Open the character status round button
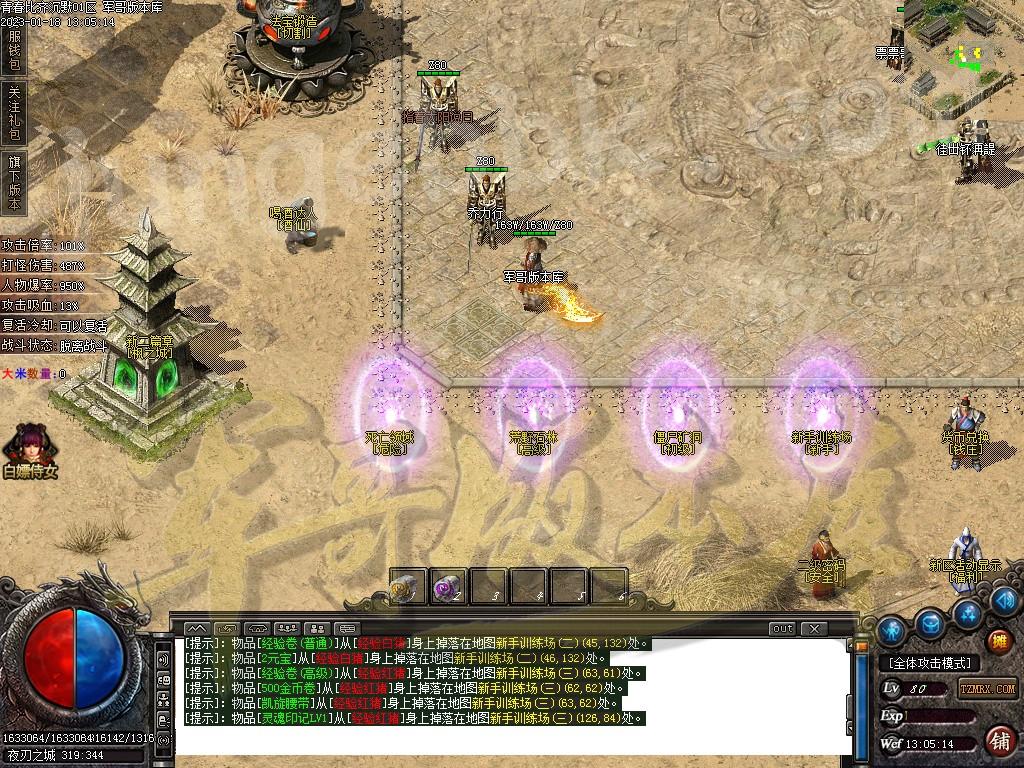This screenshot has width=1024, height=768. [891, 630]
